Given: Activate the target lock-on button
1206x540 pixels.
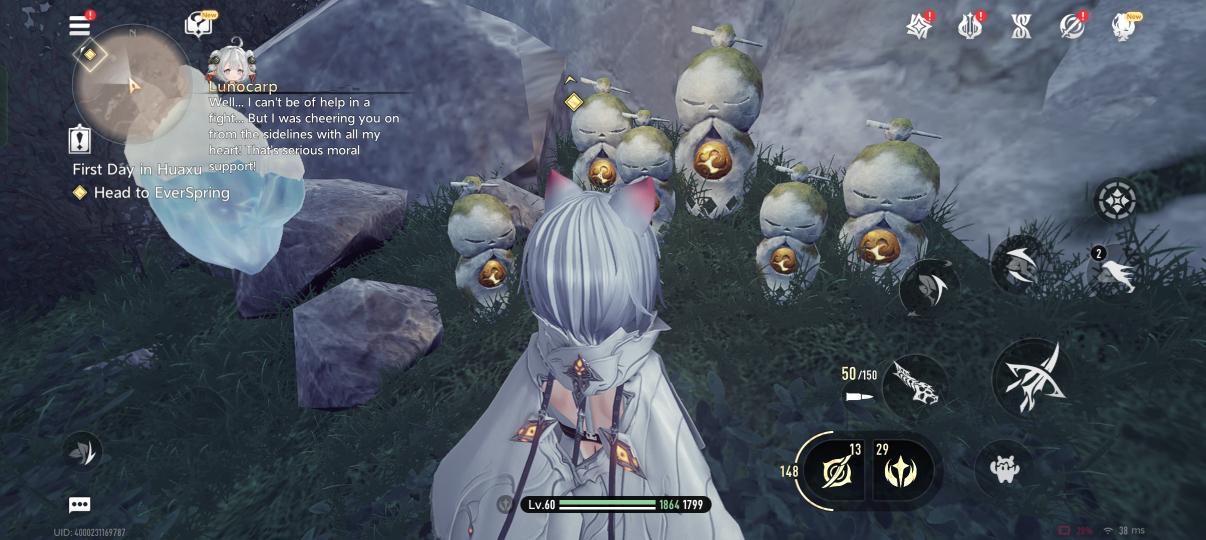Looking at the screenshot, I should pos(1115,200).
